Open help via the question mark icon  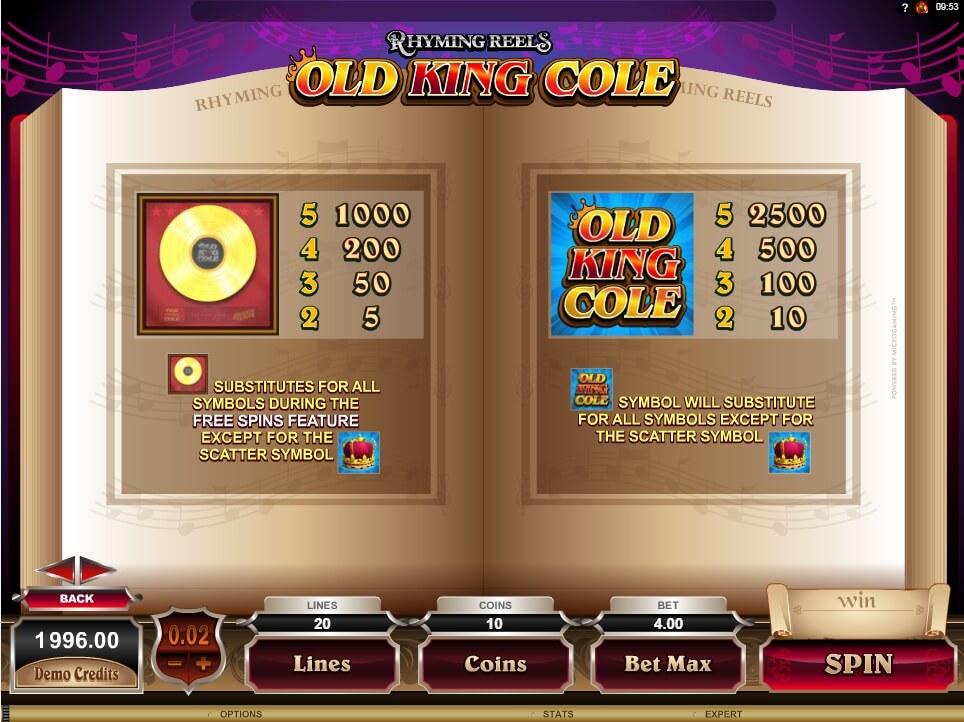904,7
